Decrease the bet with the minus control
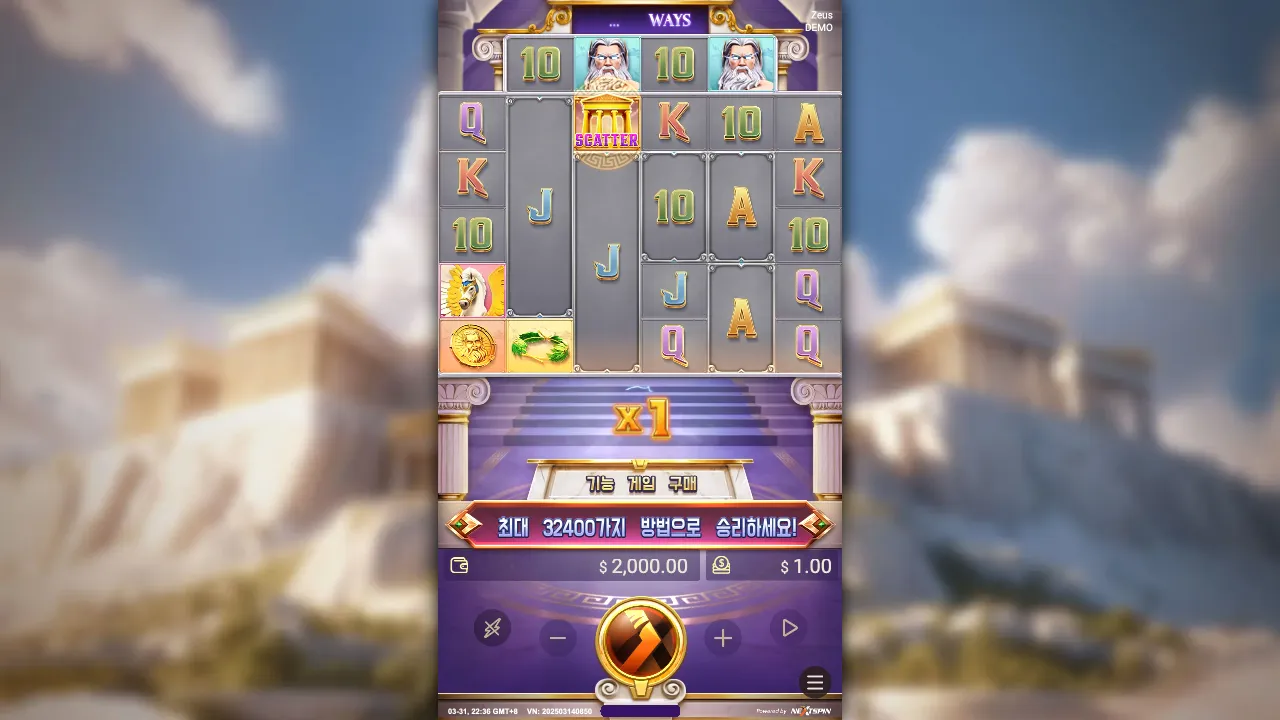The width and height of the screenshot is (1280, 720). 557,637
